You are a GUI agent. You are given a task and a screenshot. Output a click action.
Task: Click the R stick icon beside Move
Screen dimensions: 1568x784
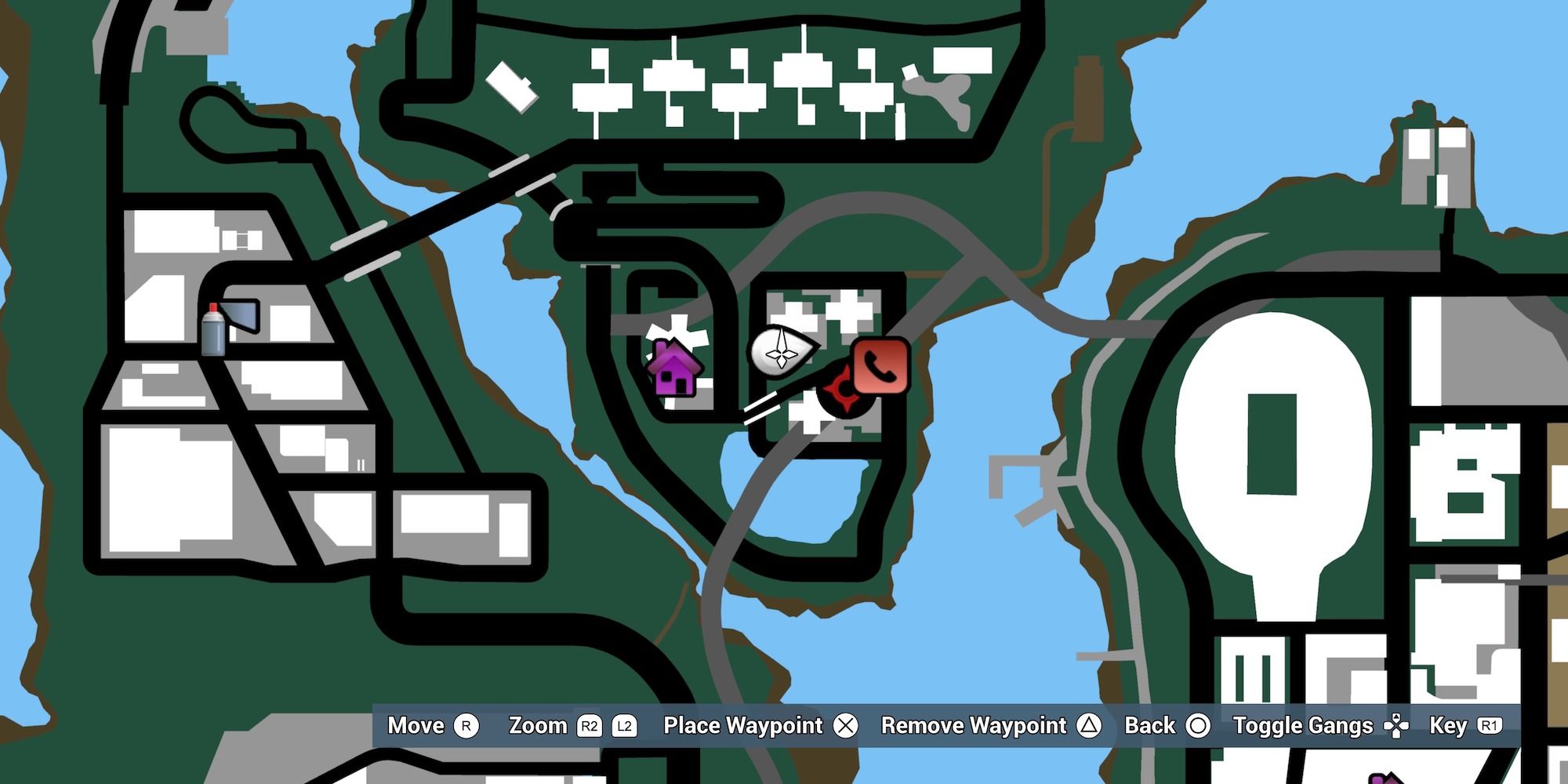(466, 726)
